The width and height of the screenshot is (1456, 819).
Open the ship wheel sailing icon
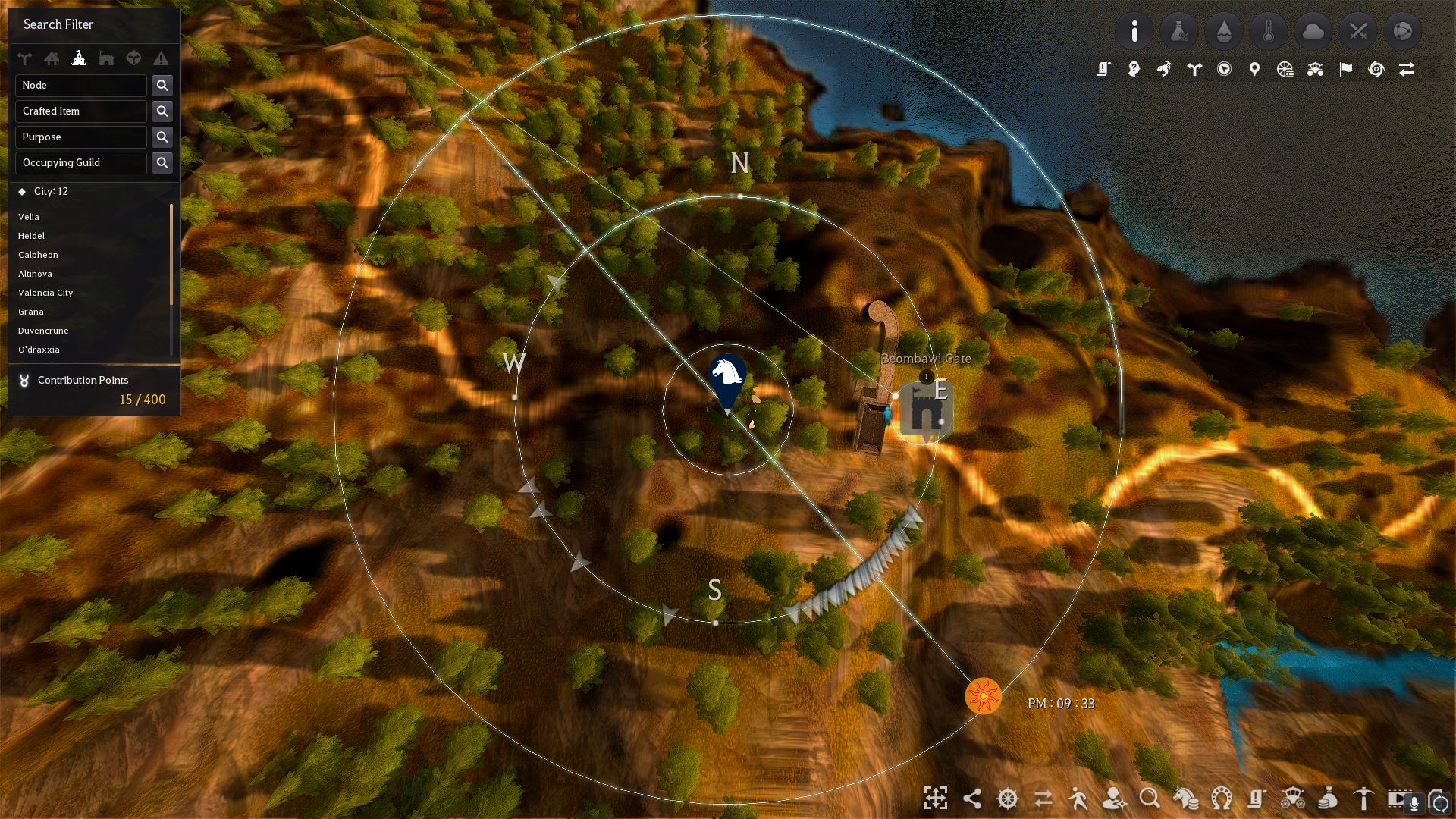click(1006, 799)
